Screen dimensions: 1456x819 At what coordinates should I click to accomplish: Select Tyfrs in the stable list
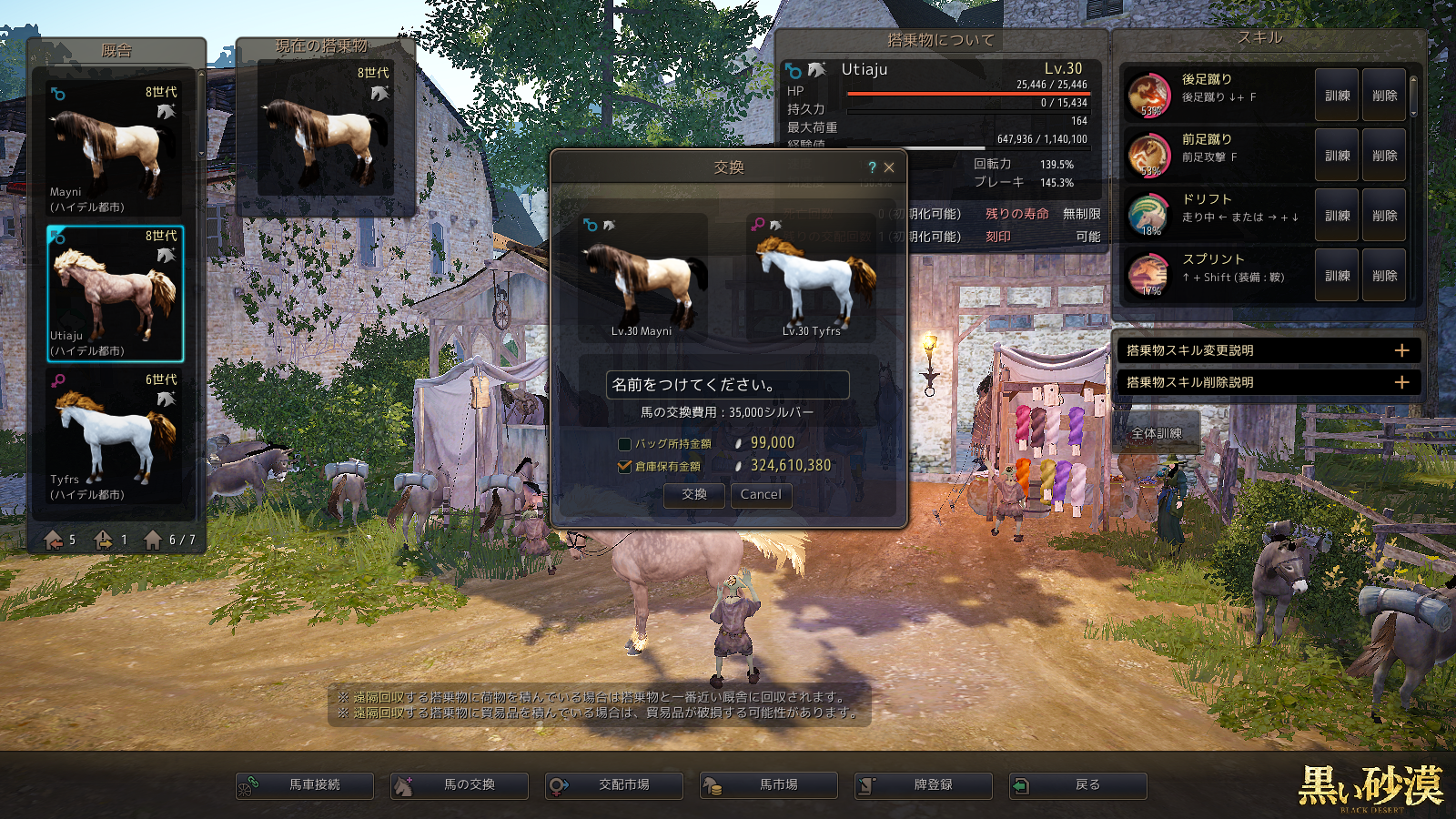[115, 437]
